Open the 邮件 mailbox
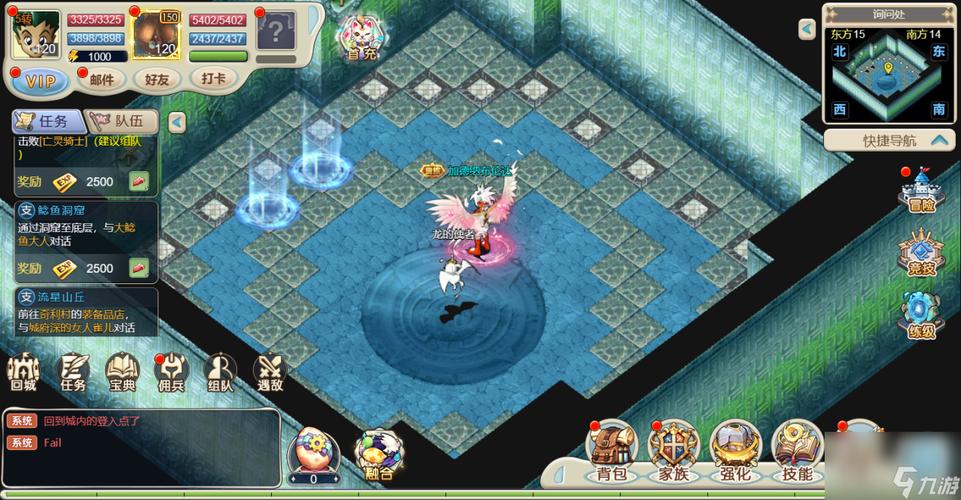Viewport: 961px width, 500px height. pyautogui.click(x=101, y=79)
